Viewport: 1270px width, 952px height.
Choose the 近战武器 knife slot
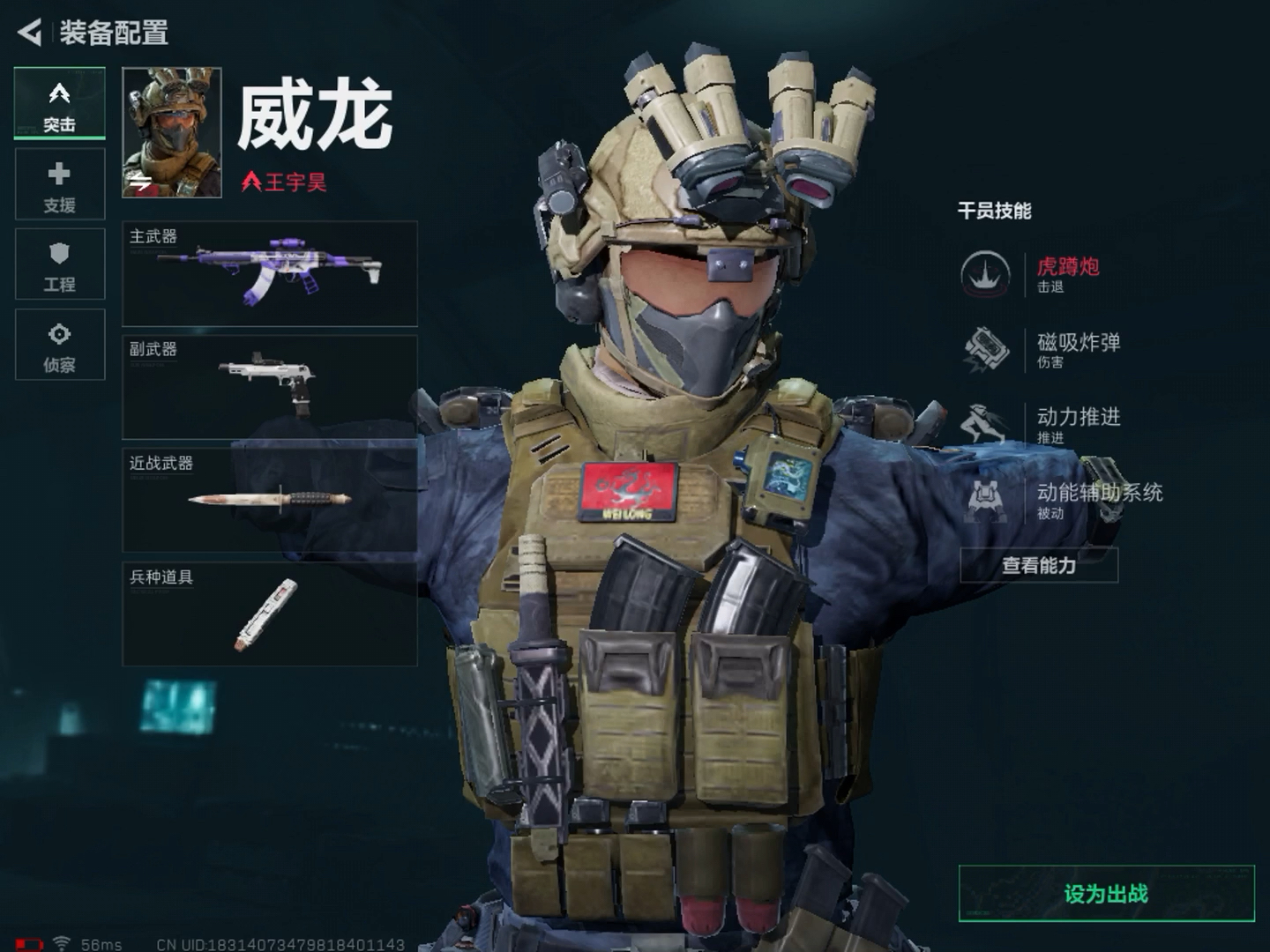point(270,500)
